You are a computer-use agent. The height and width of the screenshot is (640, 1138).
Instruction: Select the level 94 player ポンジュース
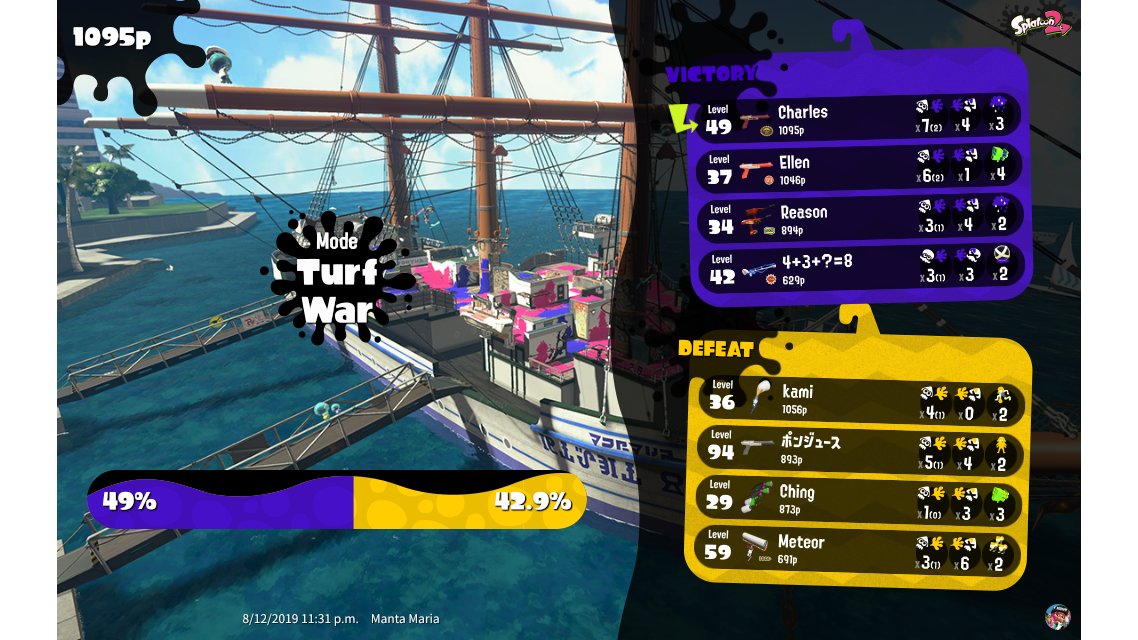tap(858, 448)
